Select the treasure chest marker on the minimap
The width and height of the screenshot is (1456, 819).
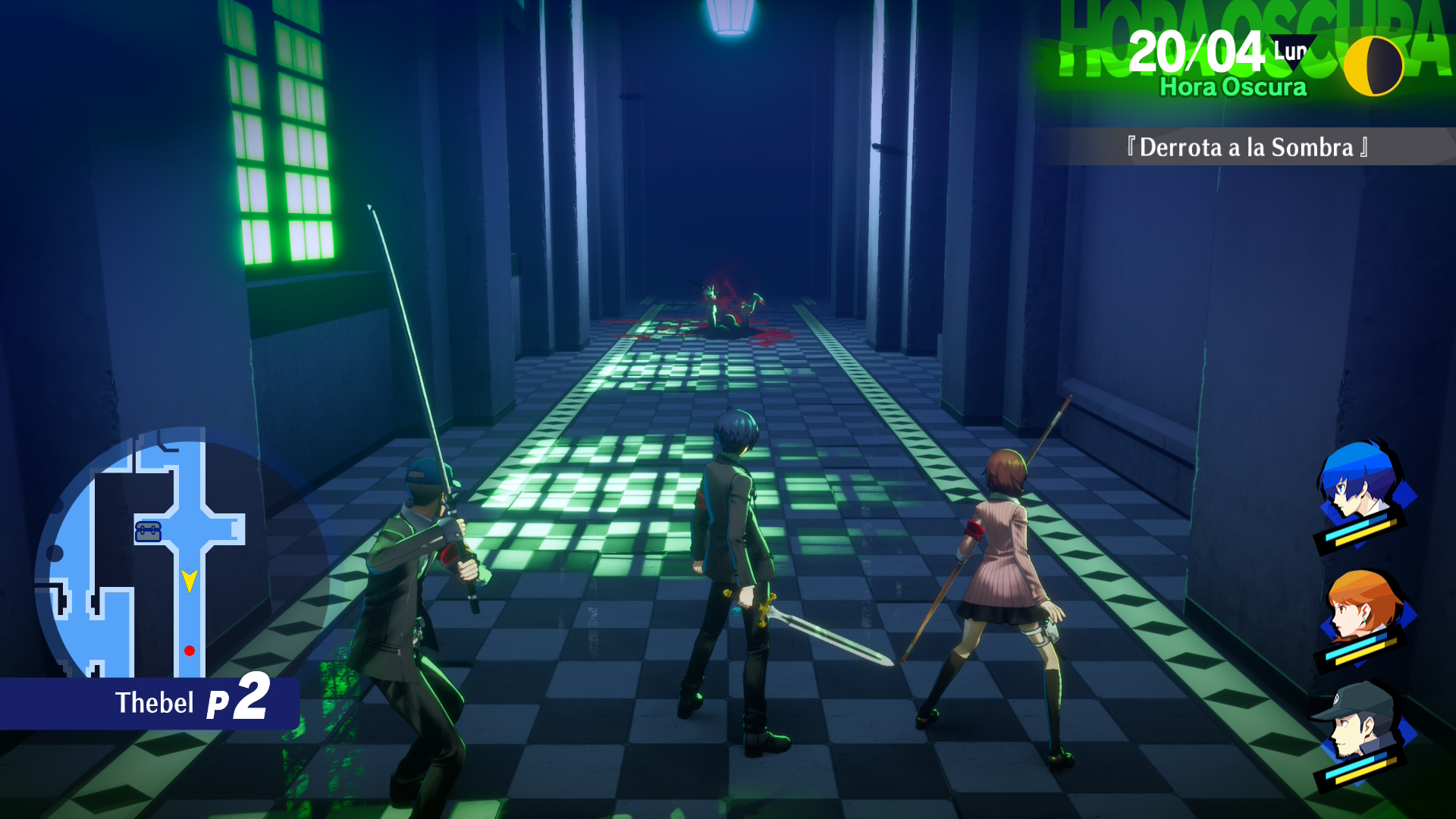coord(148,532)
